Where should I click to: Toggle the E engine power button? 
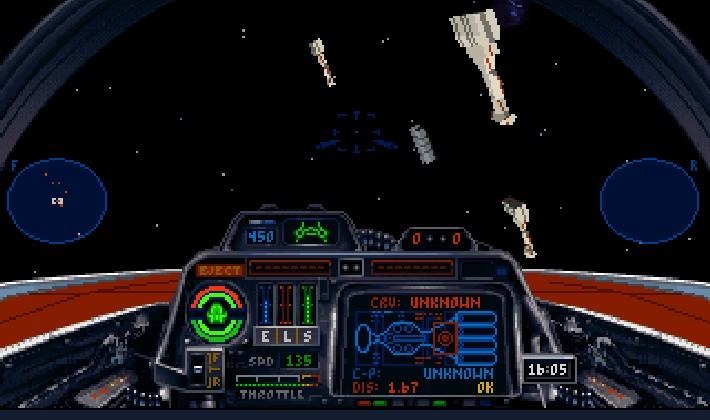point(267,336)
